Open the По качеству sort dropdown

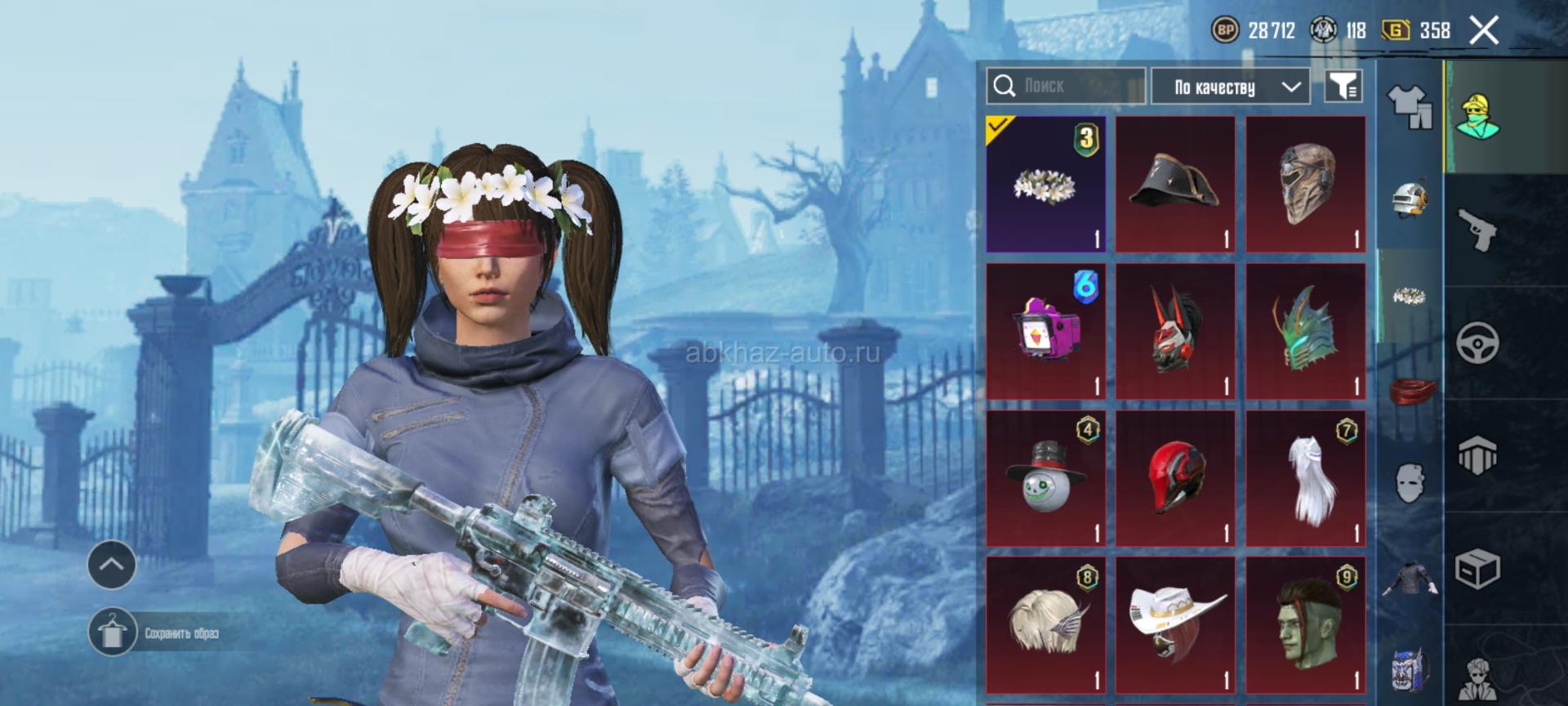click(x=1230, y=87)
